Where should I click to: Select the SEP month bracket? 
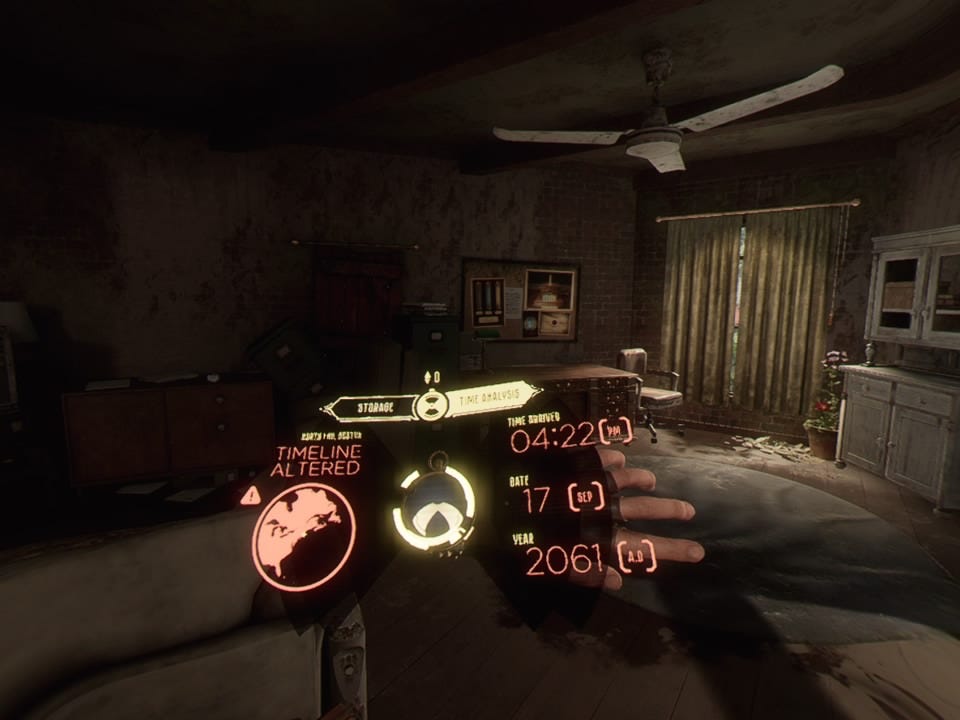[x=586, y=496]
